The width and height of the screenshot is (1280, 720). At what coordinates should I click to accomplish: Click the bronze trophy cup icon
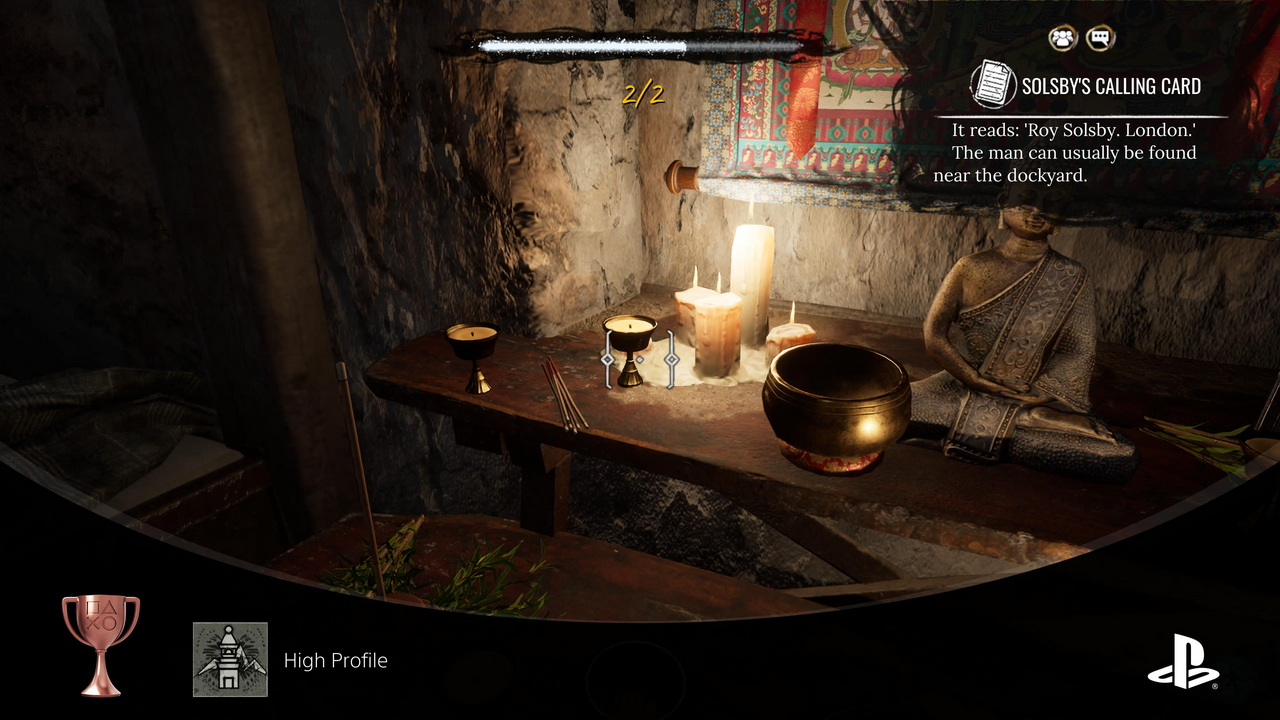click(x=100, y=644)
